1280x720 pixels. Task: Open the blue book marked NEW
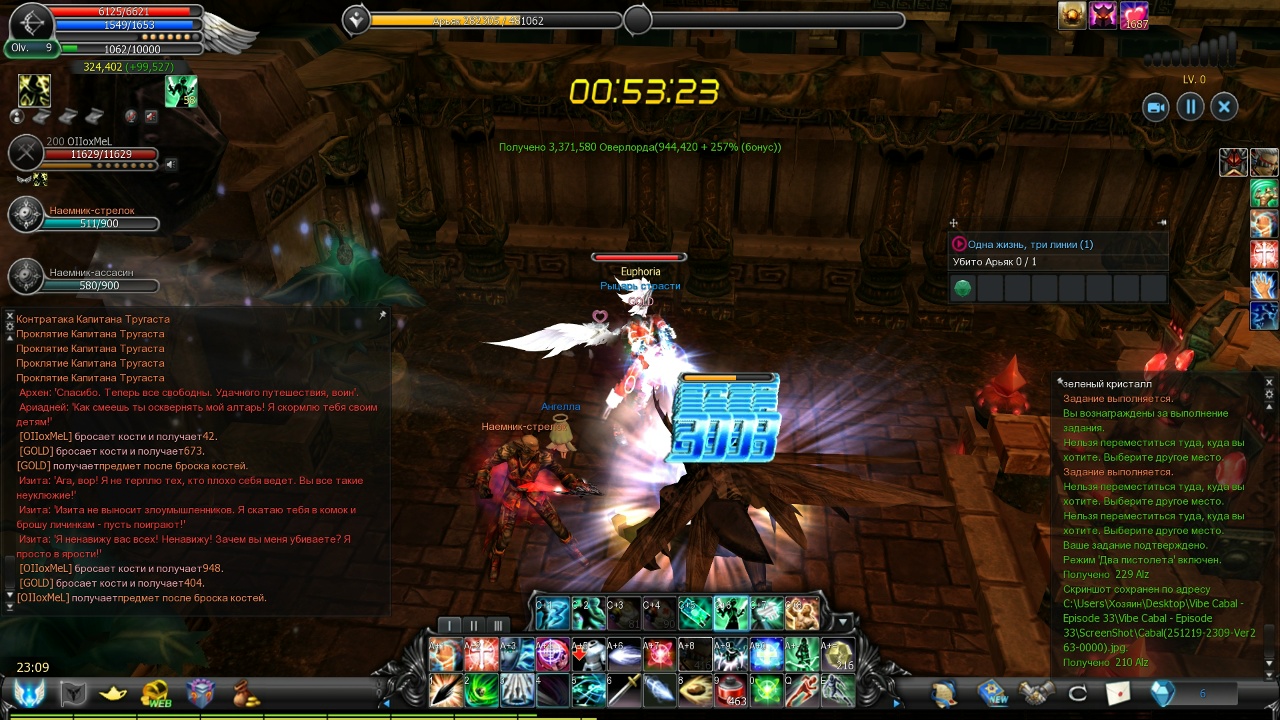coord(992,693)
